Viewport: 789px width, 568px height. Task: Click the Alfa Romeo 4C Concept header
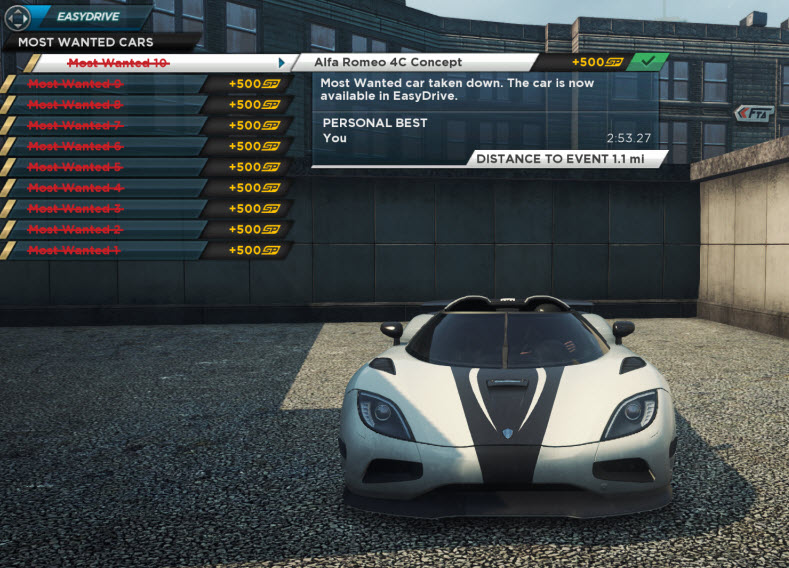pyautogui.click(x=388, y=62)
